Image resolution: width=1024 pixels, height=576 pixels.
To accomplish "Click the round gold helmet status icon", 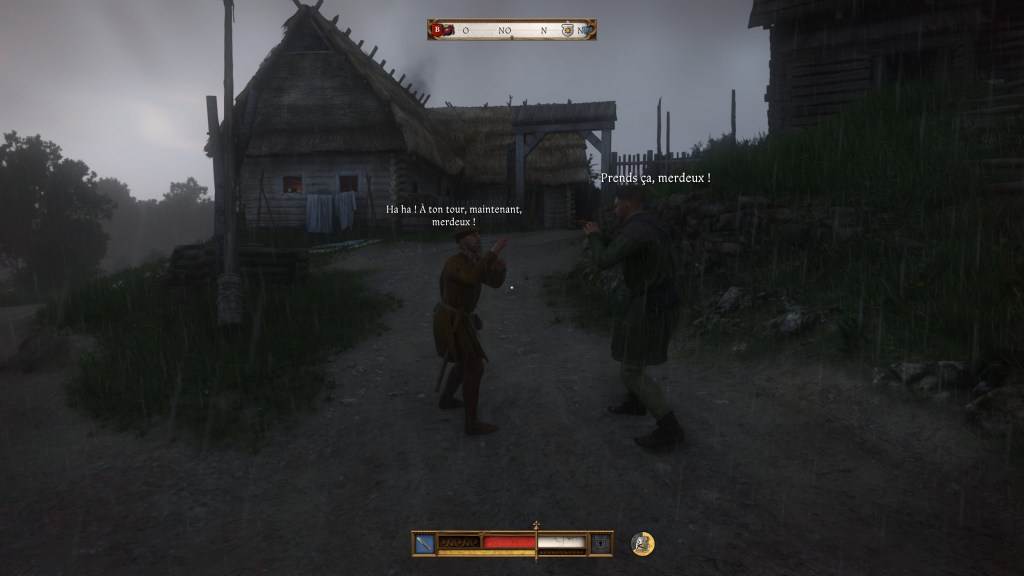I will [x=643, y=543].
